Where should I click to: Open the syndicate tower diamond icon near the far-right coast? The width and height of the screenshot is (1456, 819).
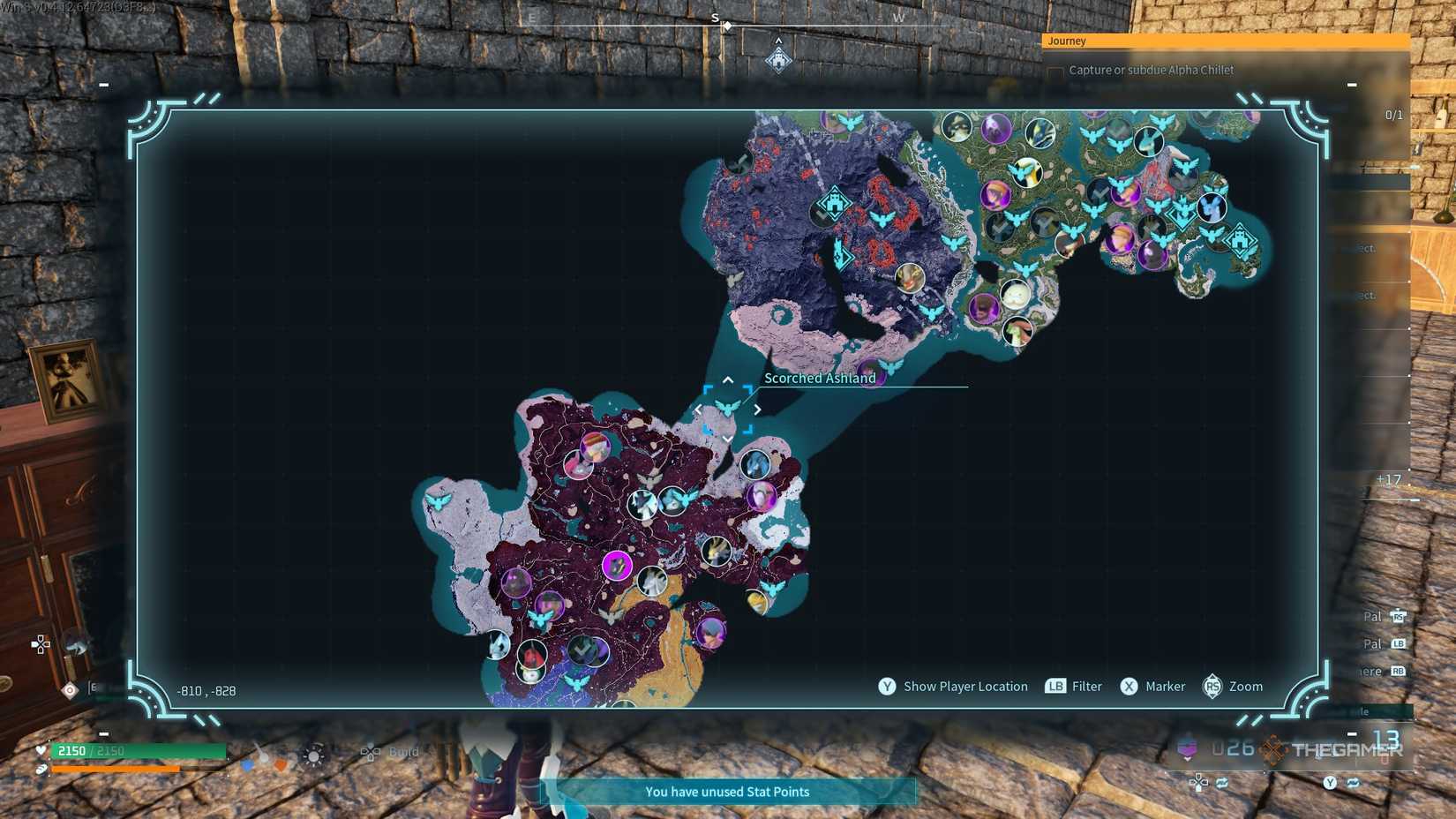[1240, 240]
